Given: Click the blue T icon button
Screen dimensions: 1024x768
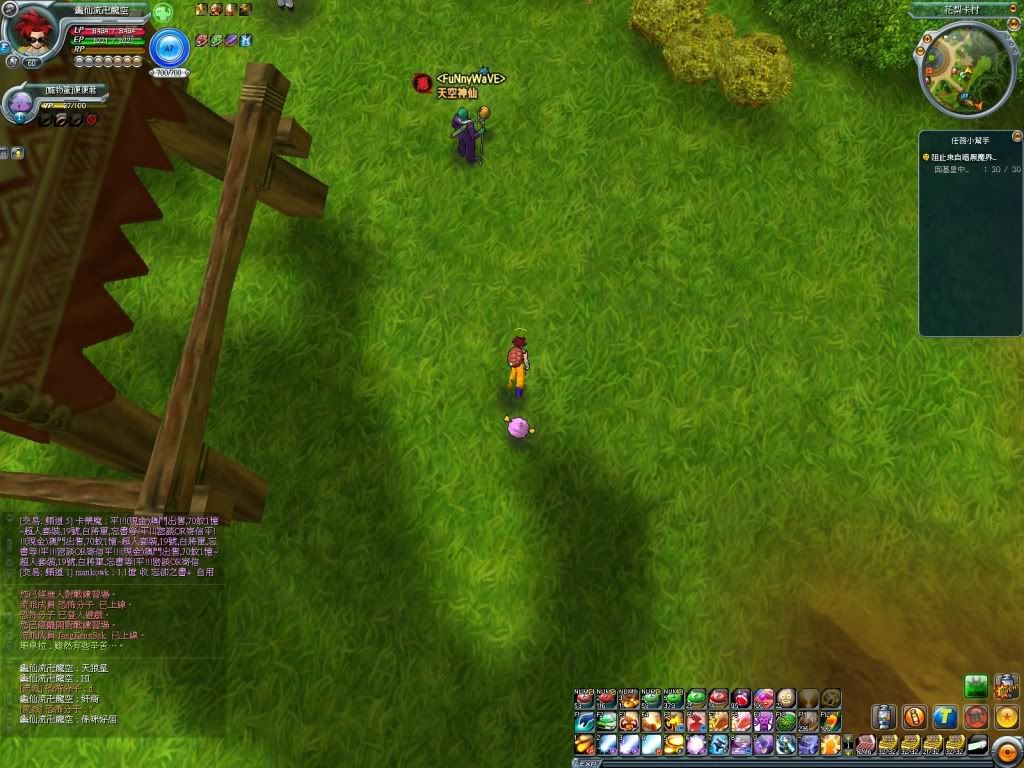Looking at the screenshot, I should click(x=945, y=717).
